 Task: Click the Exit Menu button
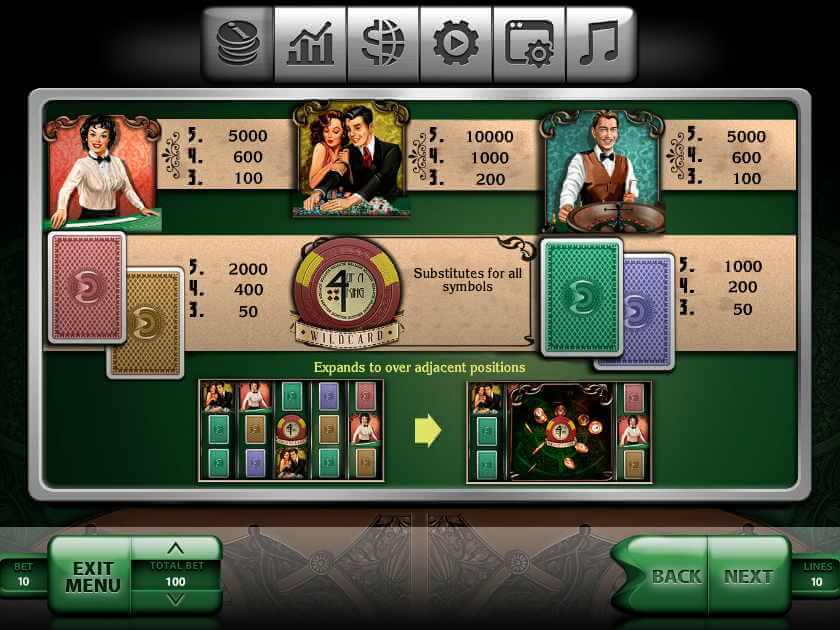[92, 578]
